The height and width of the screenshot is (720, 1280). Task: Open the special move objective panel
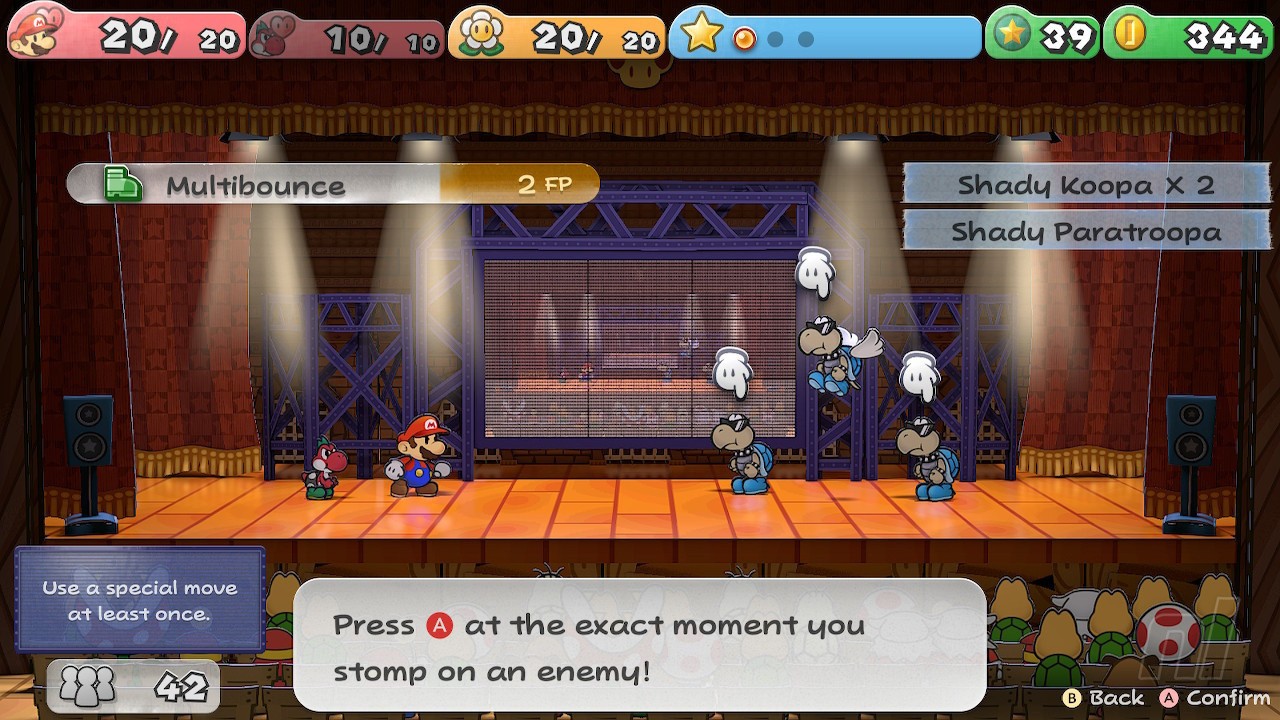pyautogui.click(x=140, y=600)
